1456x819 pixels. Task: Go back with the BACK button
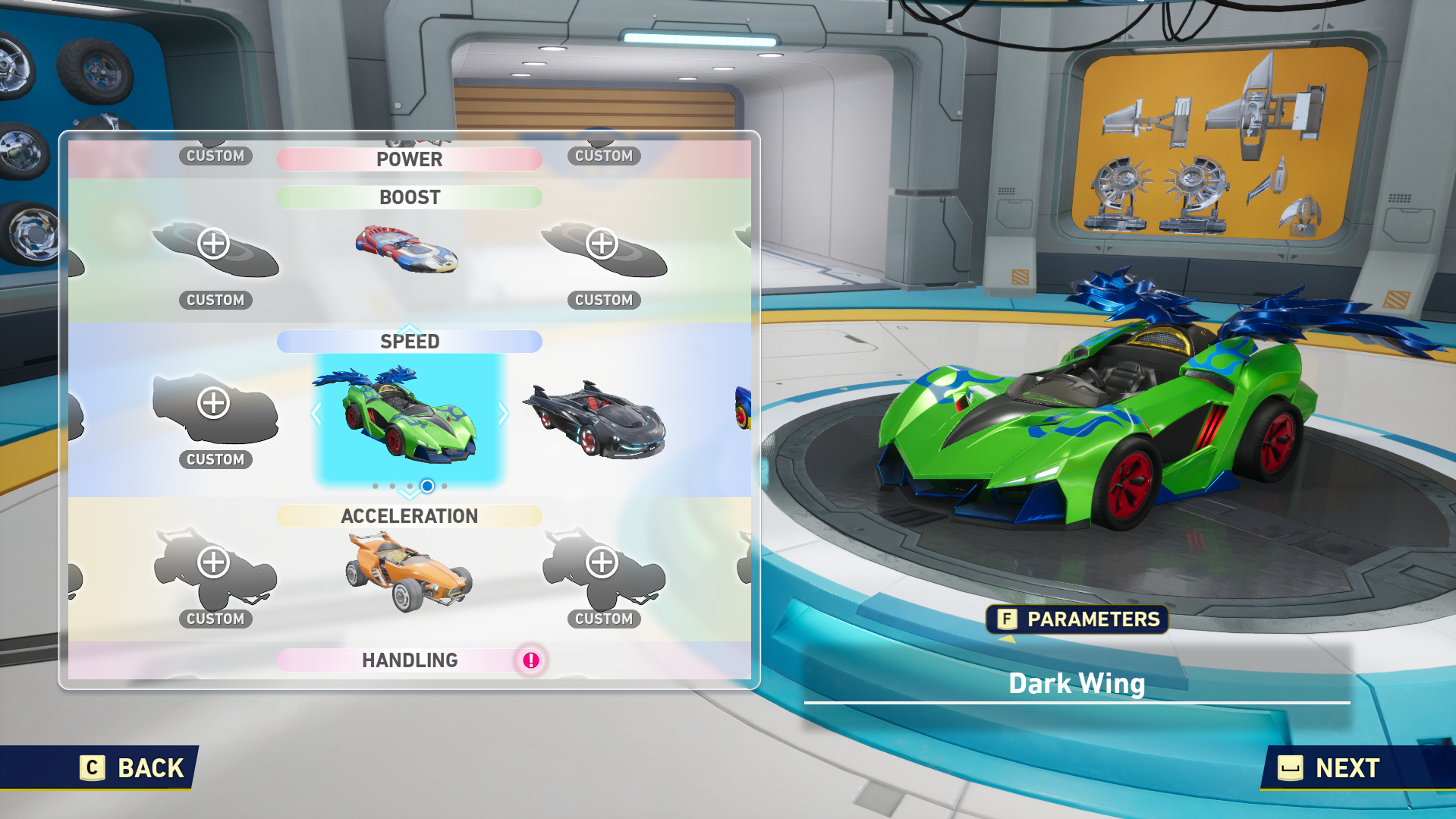[134, 767]
